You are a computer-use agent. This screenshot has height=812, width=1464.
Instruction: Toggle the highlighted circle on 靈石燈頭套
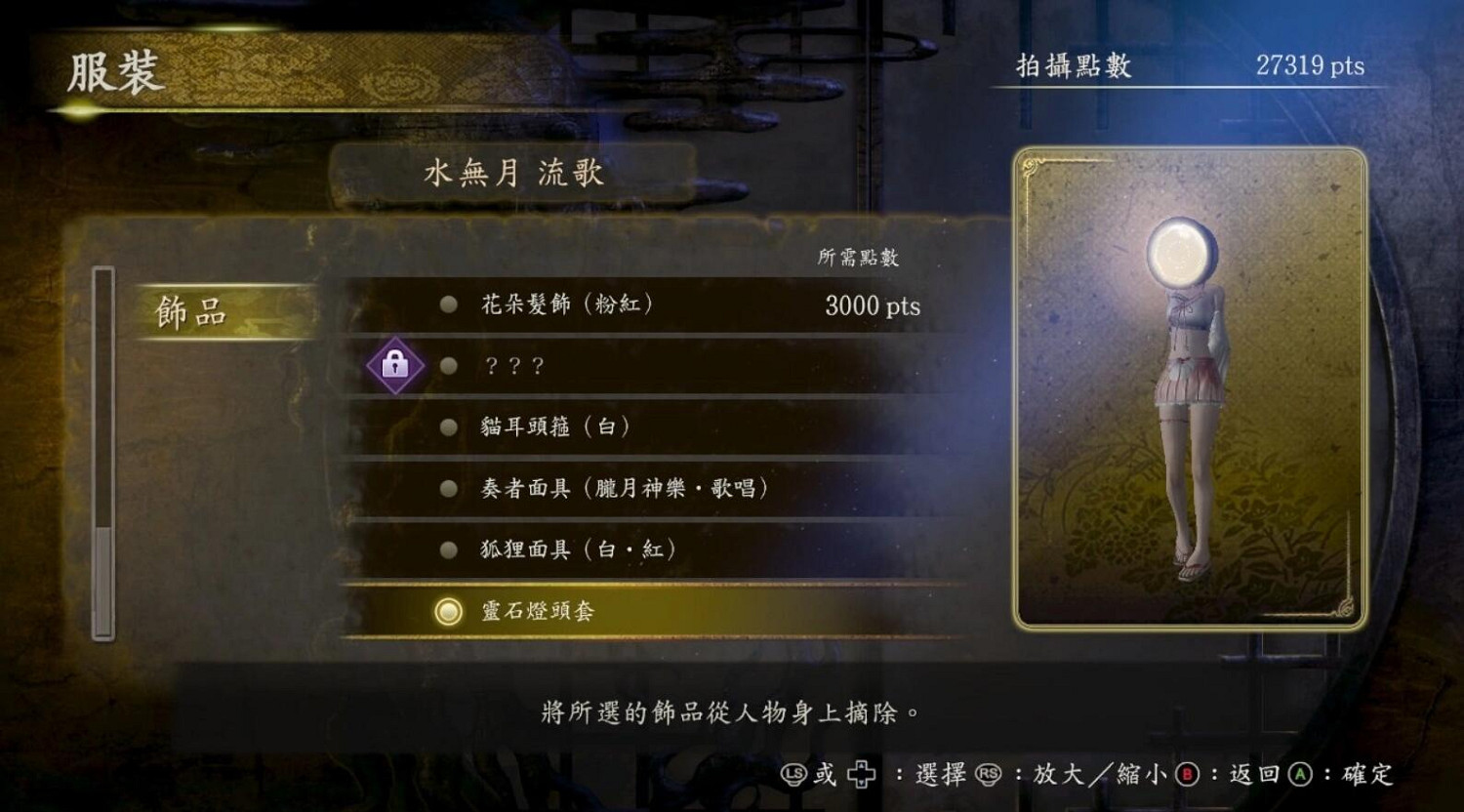point(448,612)
